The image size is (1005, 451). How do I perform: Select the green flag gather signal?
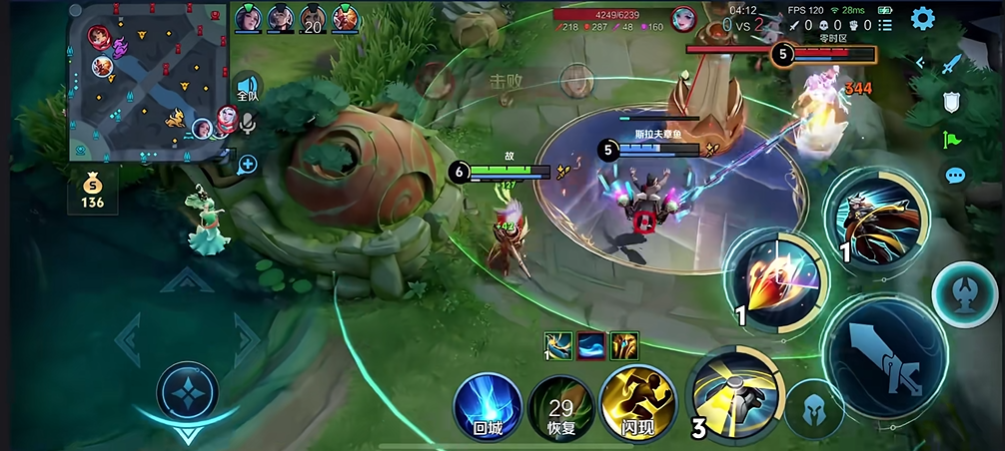point(952,139)
